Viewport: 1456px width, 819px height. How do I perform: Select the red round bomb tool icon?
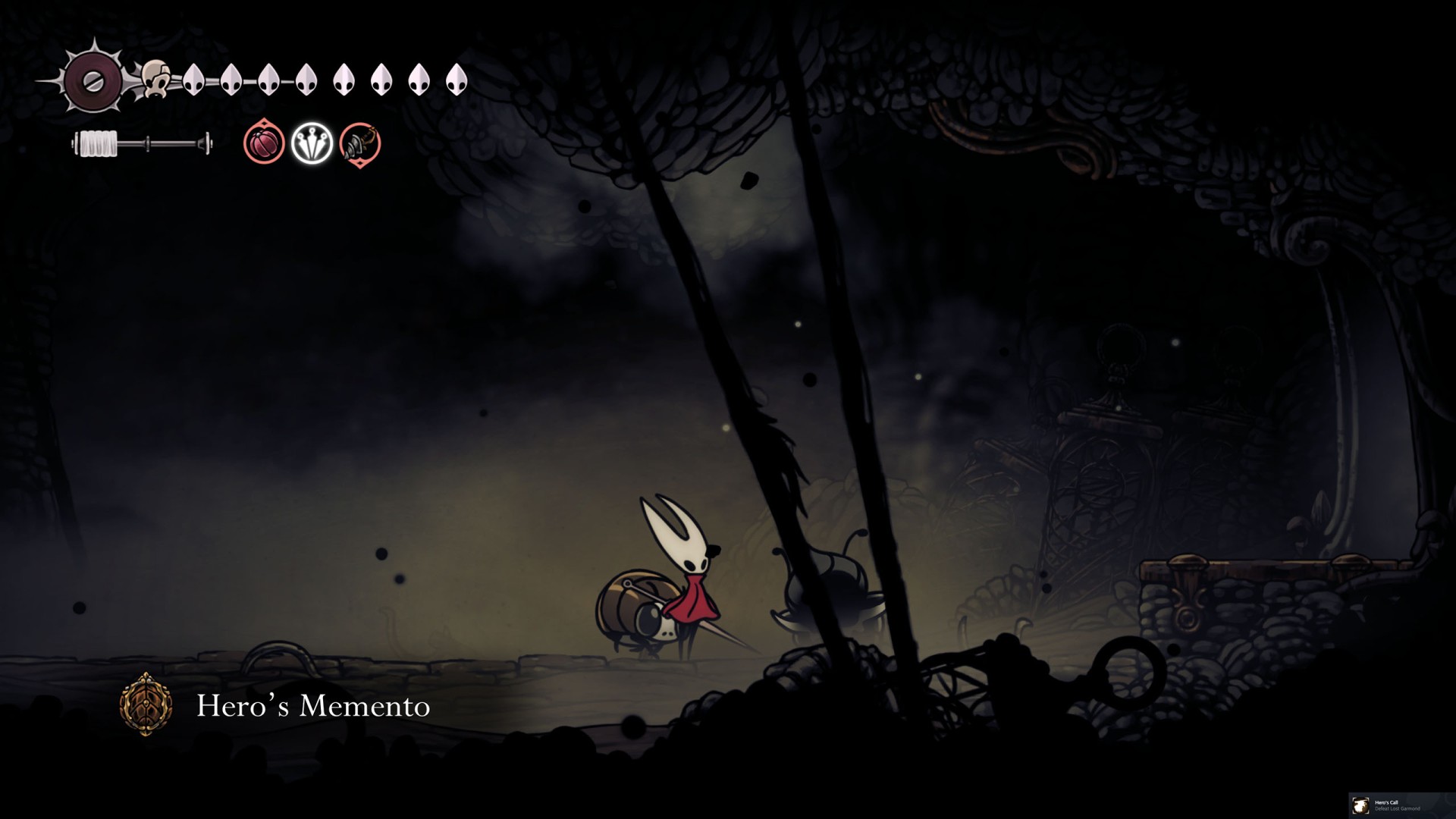(264, 143)
